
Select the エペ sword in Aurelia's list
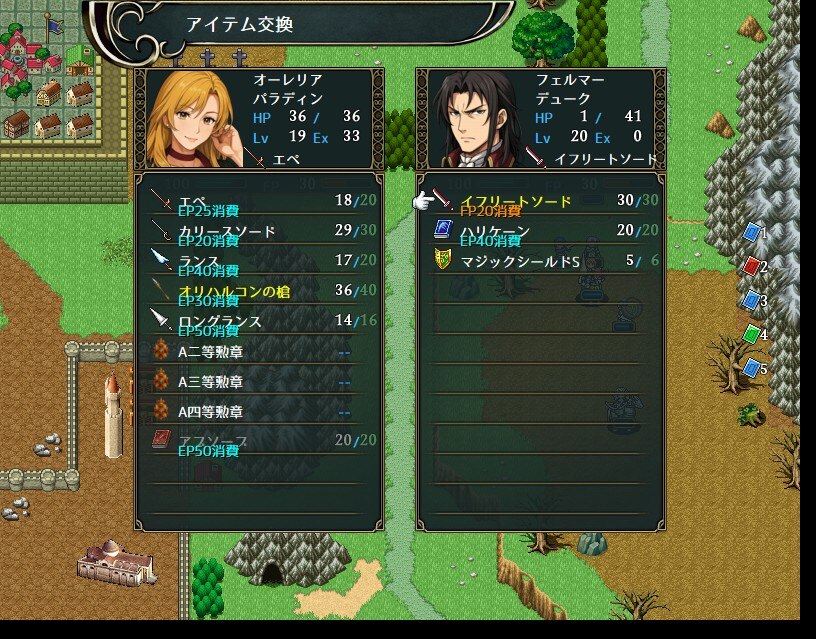(x=258, y=202)
